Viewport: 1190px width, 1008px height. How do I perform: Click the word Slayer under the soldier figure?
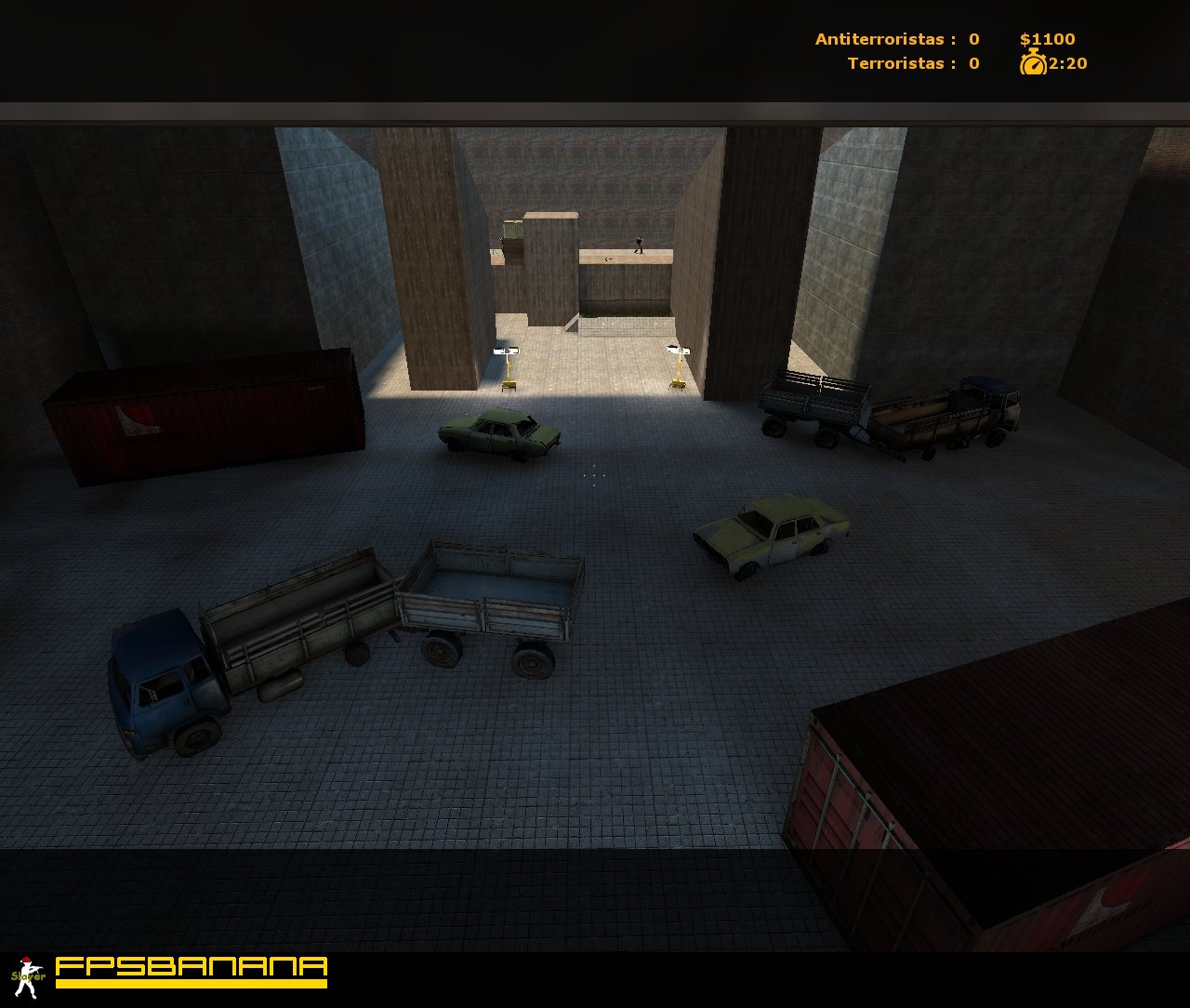(x=28, y=975)
